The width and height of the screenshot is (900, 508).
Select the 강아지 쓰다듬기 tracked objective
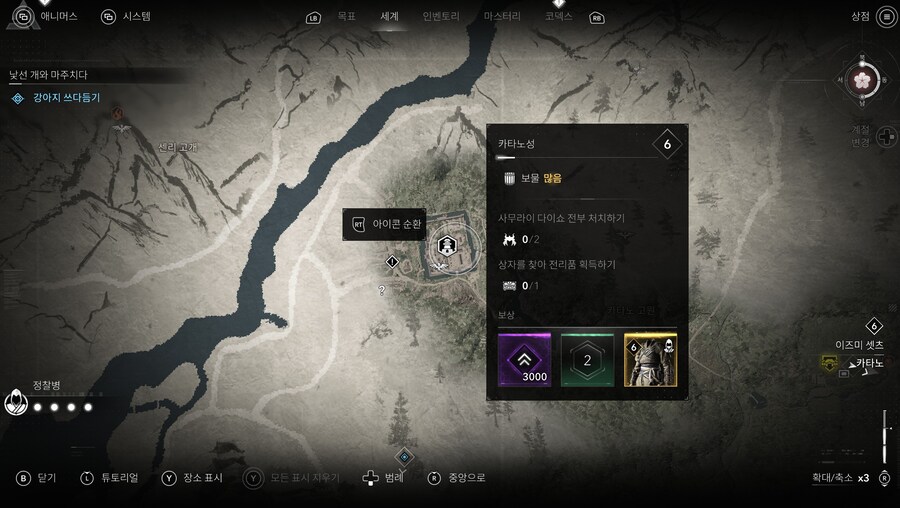point(66,98)
